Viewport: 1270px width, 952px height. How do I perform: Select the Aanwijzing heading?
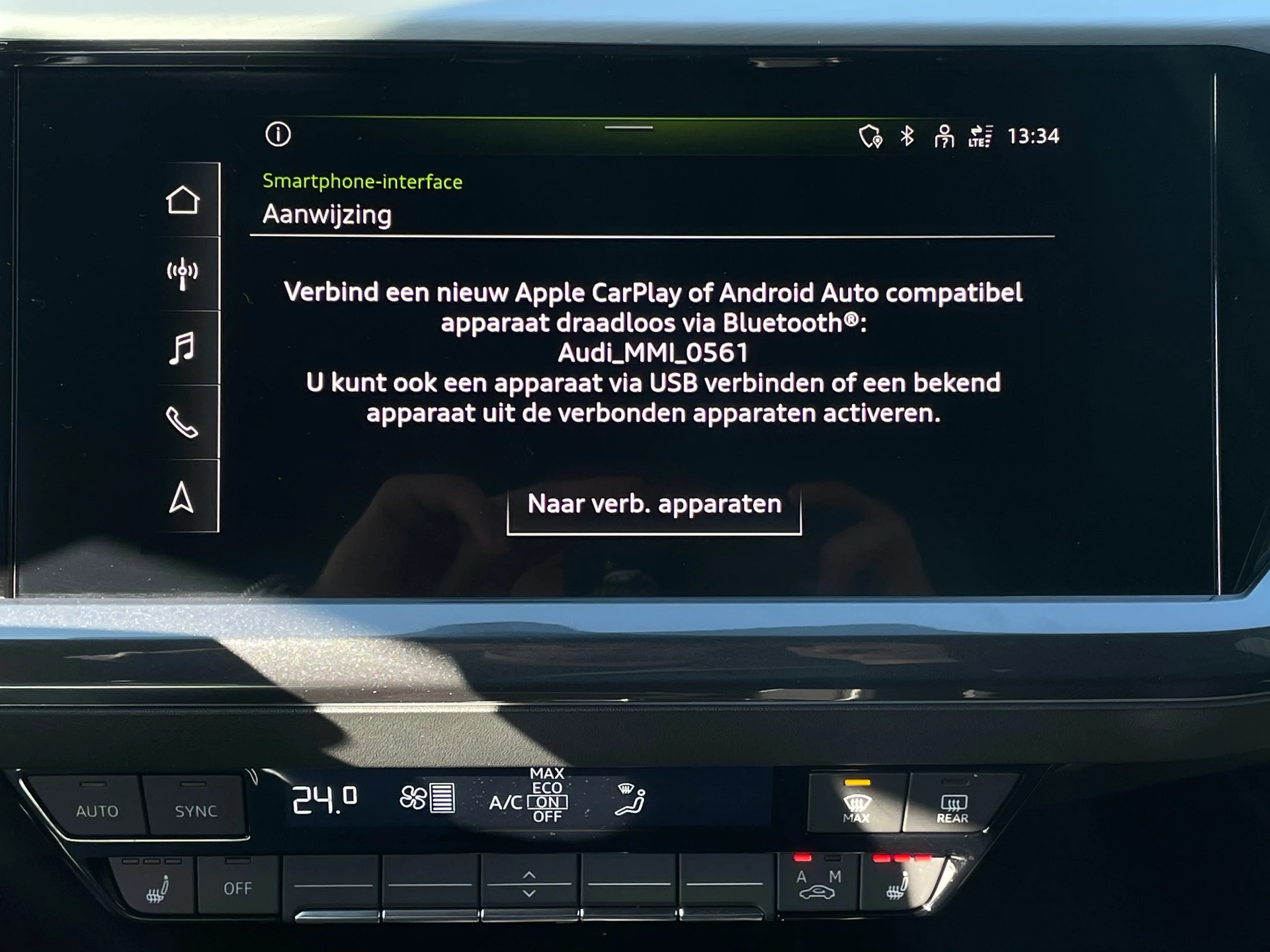(327, 213)
